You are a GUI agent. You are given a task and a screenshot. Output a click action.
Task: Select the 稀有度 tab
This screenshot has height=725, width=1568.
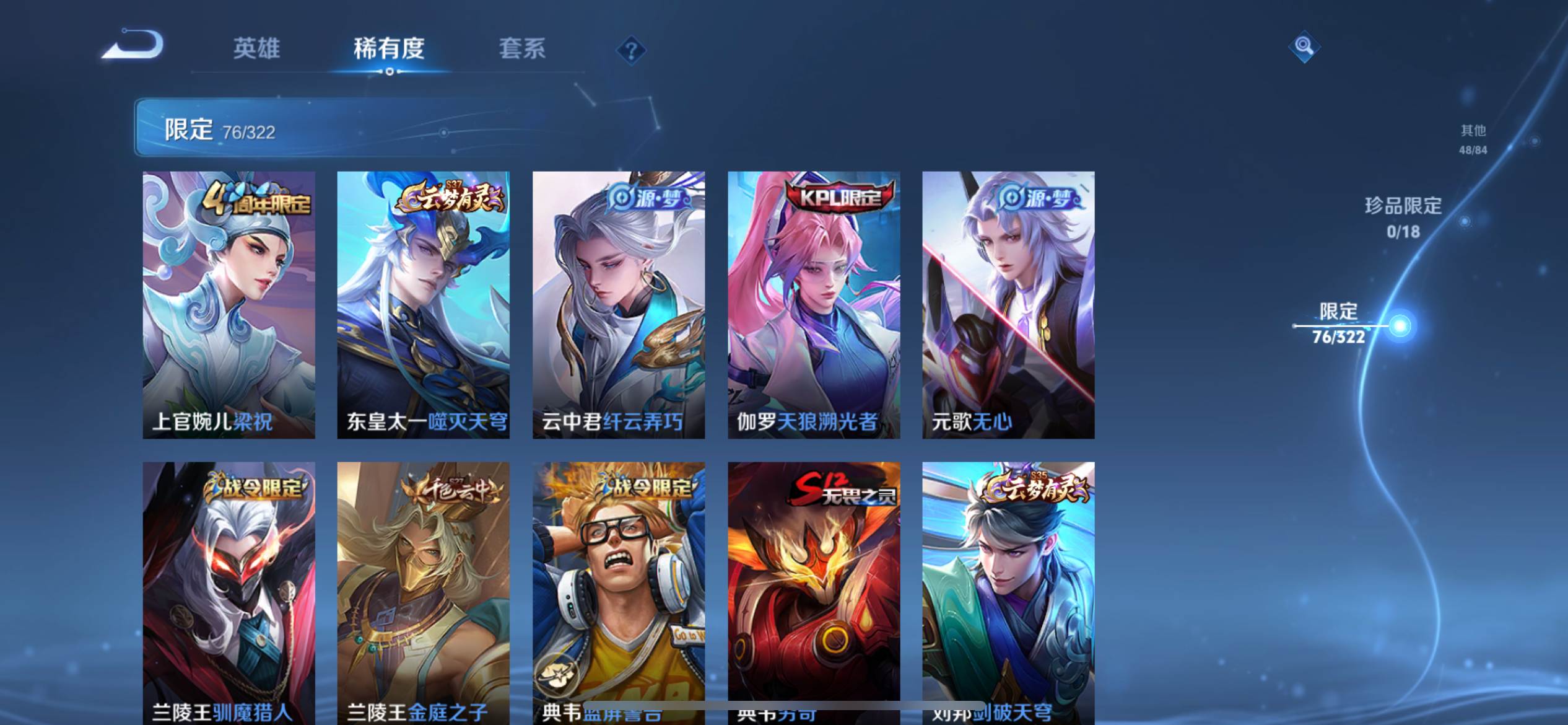[389, 48]
